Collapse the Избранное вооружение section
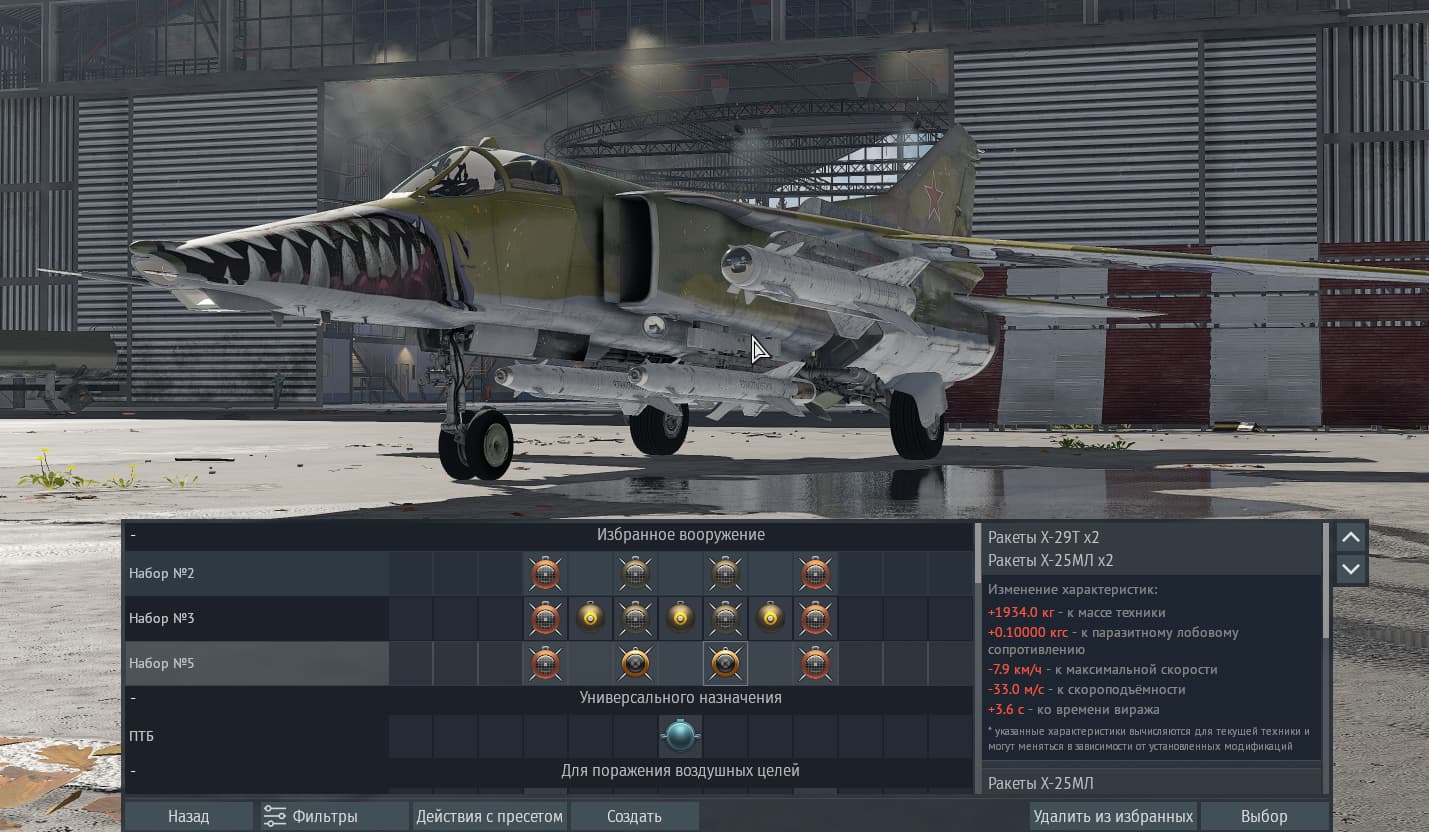Screen dimensions: 1429x832 [133, 535]
